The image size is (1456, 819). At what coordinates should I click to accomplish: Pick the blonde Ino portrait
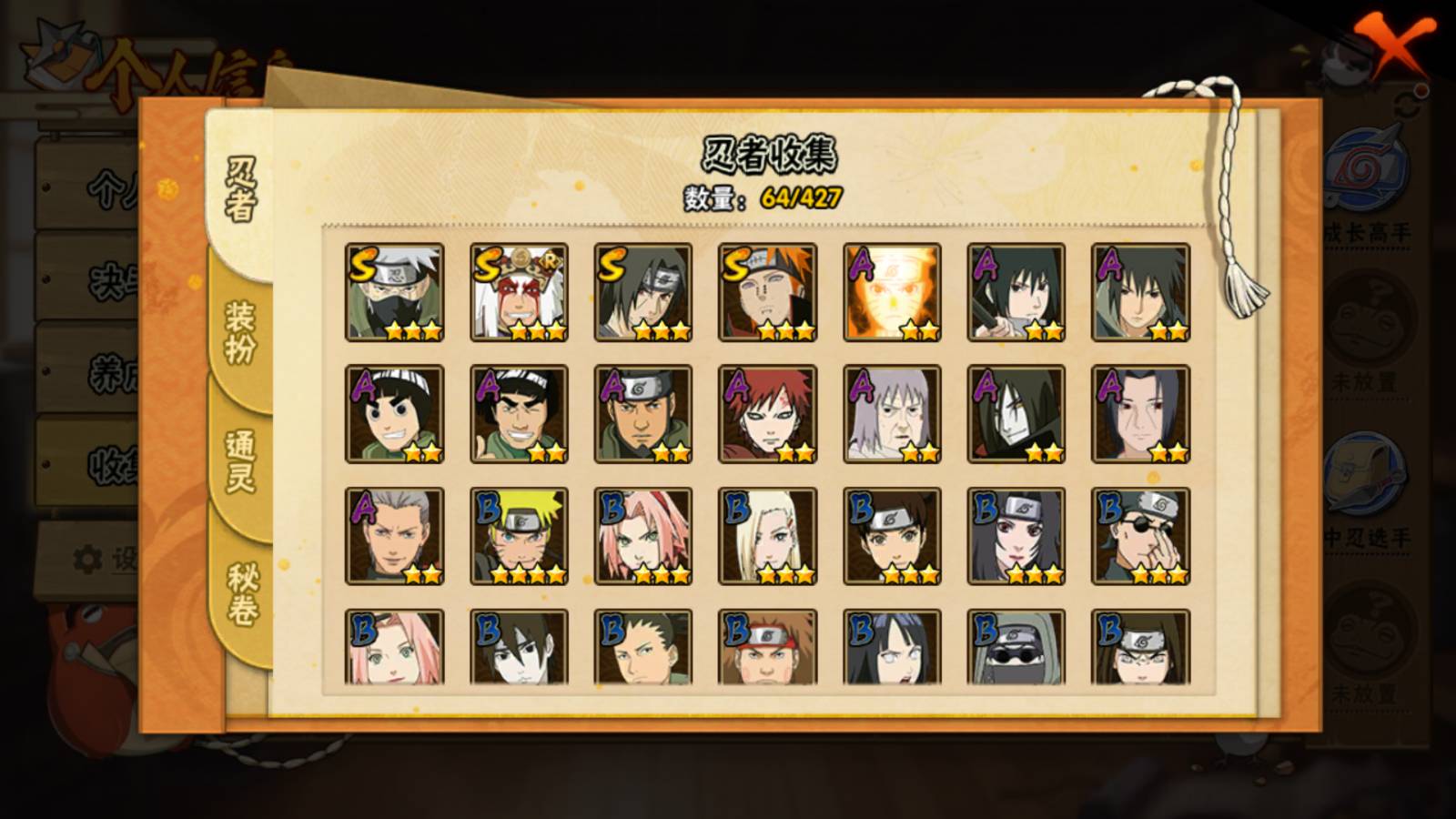click(x=768, y=536)
